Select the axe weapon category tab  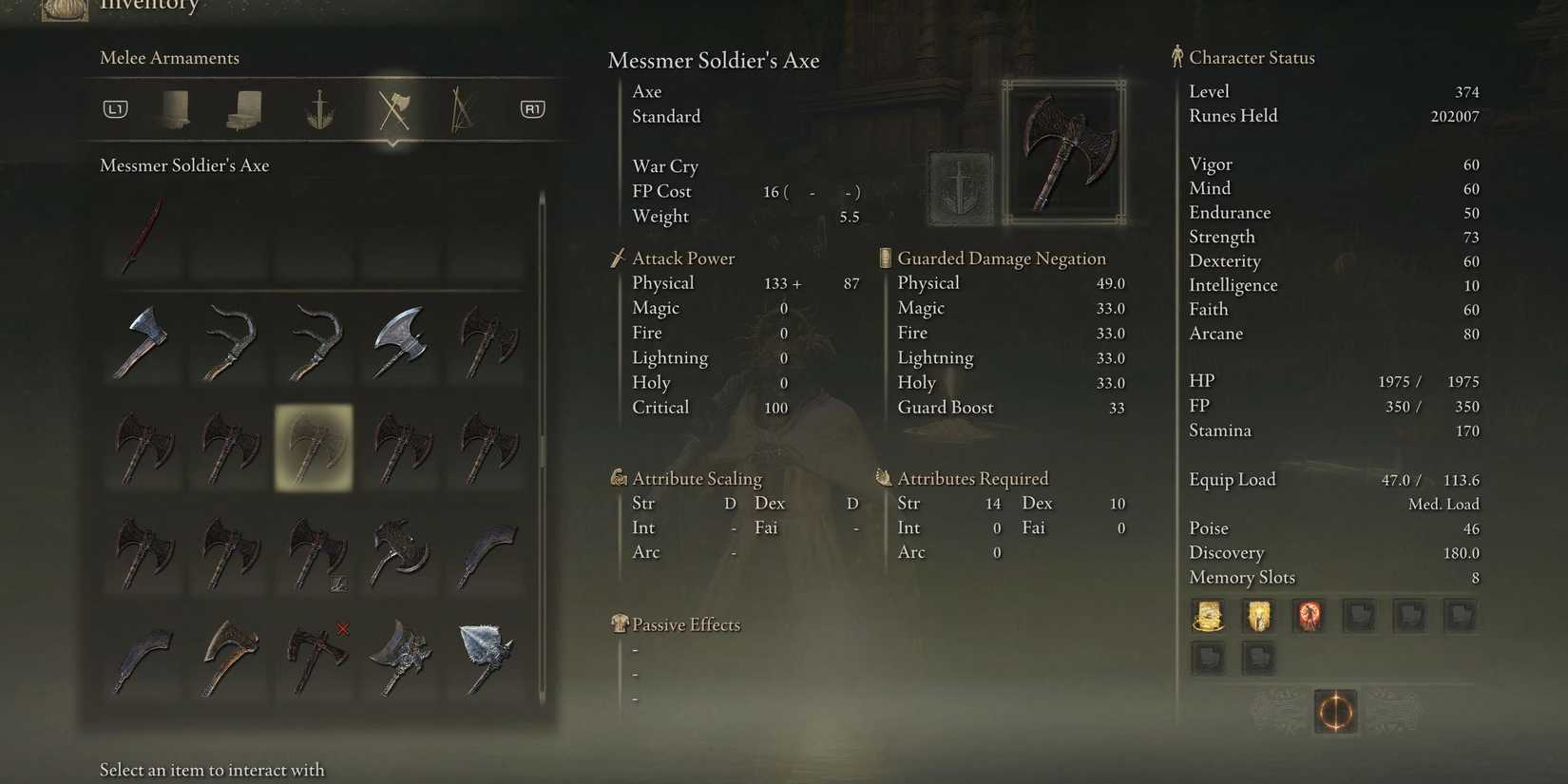393,108
